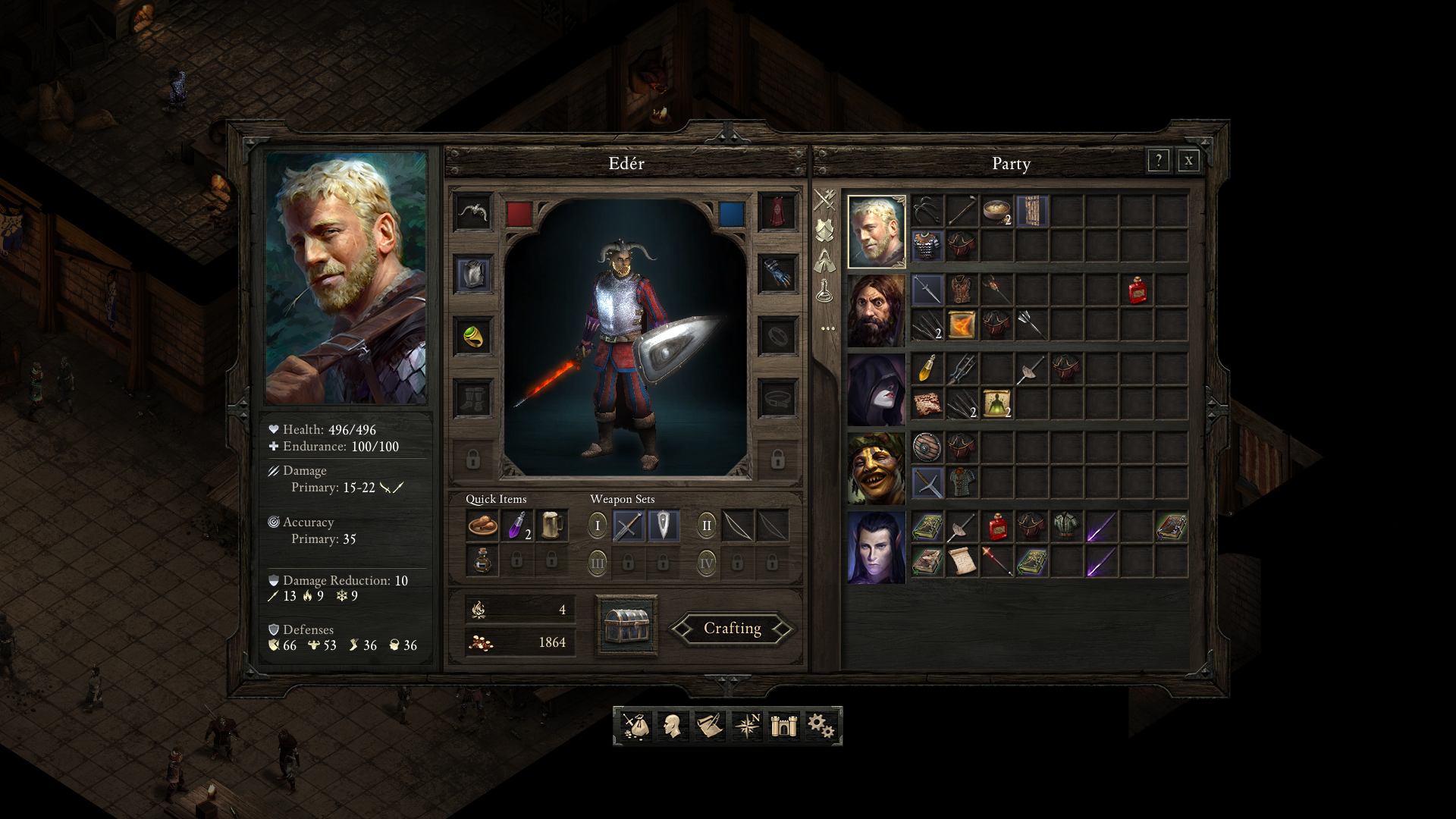Open game options via the gears icon
This screenshot has width=1456, height=819.
pos(821,726)
